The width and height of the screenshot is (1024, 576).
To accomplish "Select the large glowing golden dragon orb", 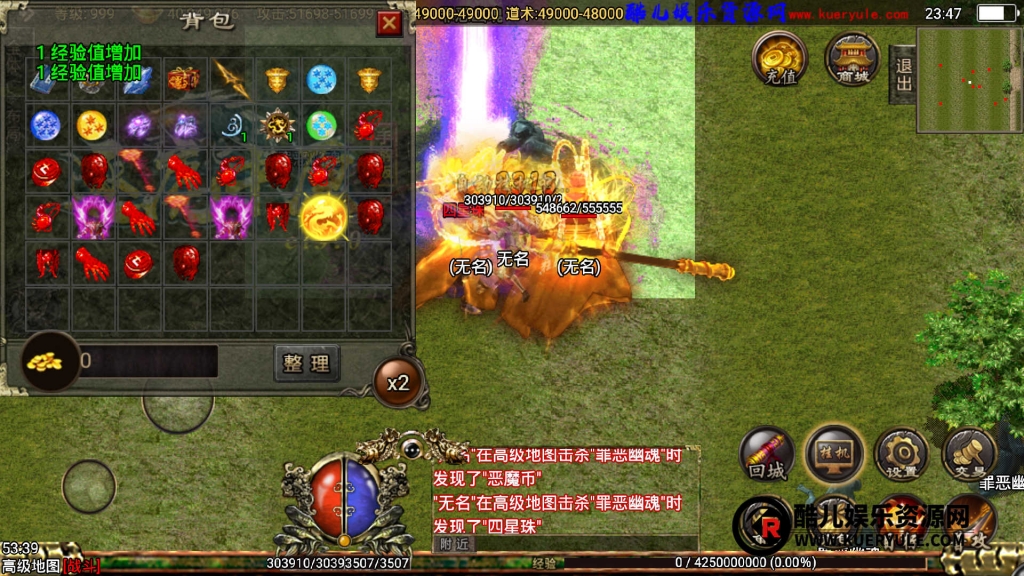I will [323, 215].
